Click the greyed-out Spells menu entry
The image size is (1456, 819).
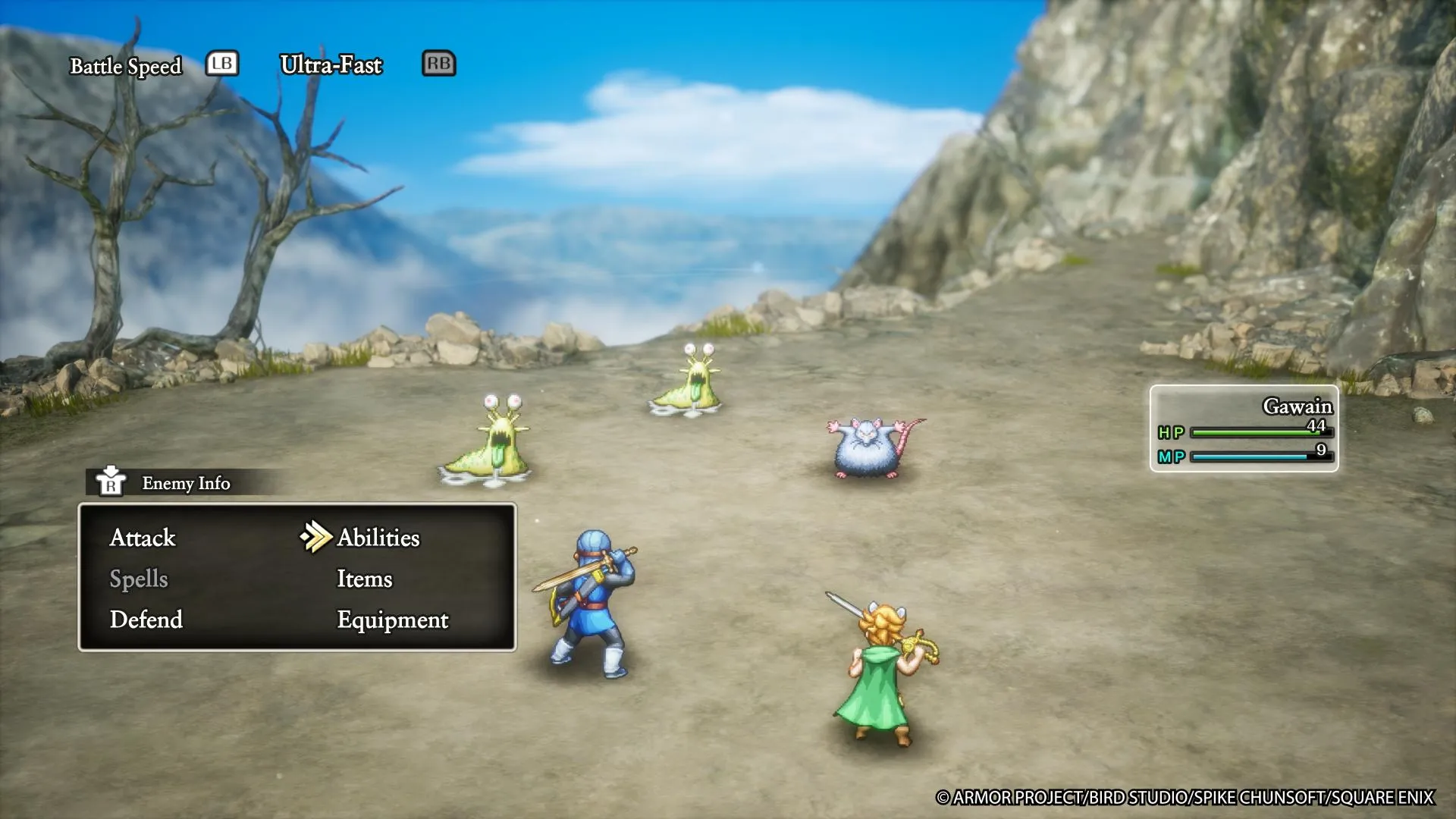[139, 579]
